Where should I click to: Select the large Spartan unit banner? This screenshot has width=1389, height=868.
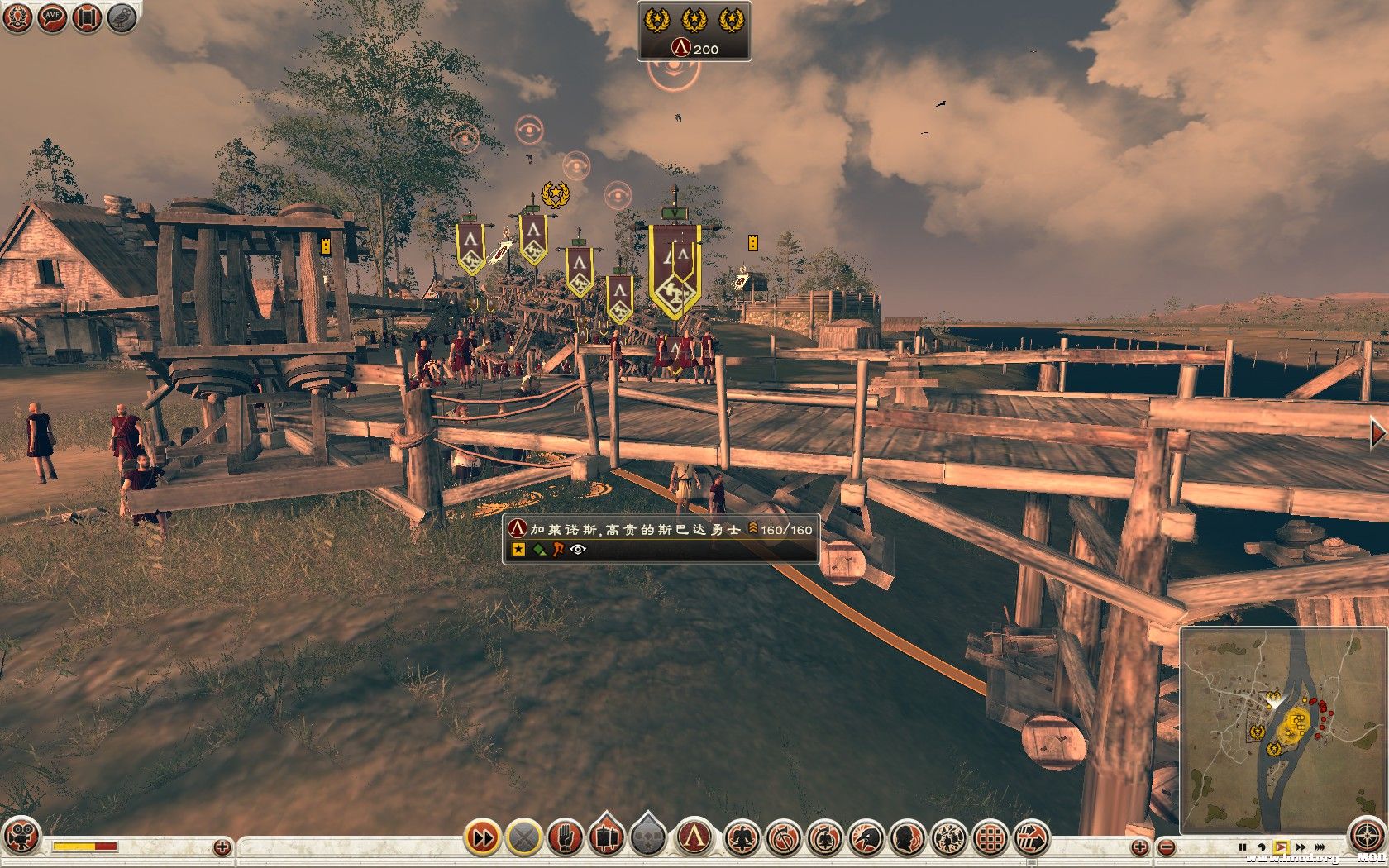(x=675, y=270)
